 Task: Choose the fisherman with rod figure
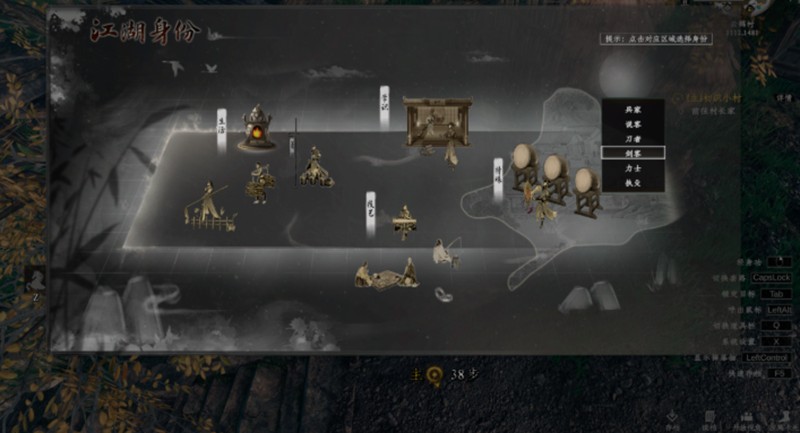coord(446,252)
